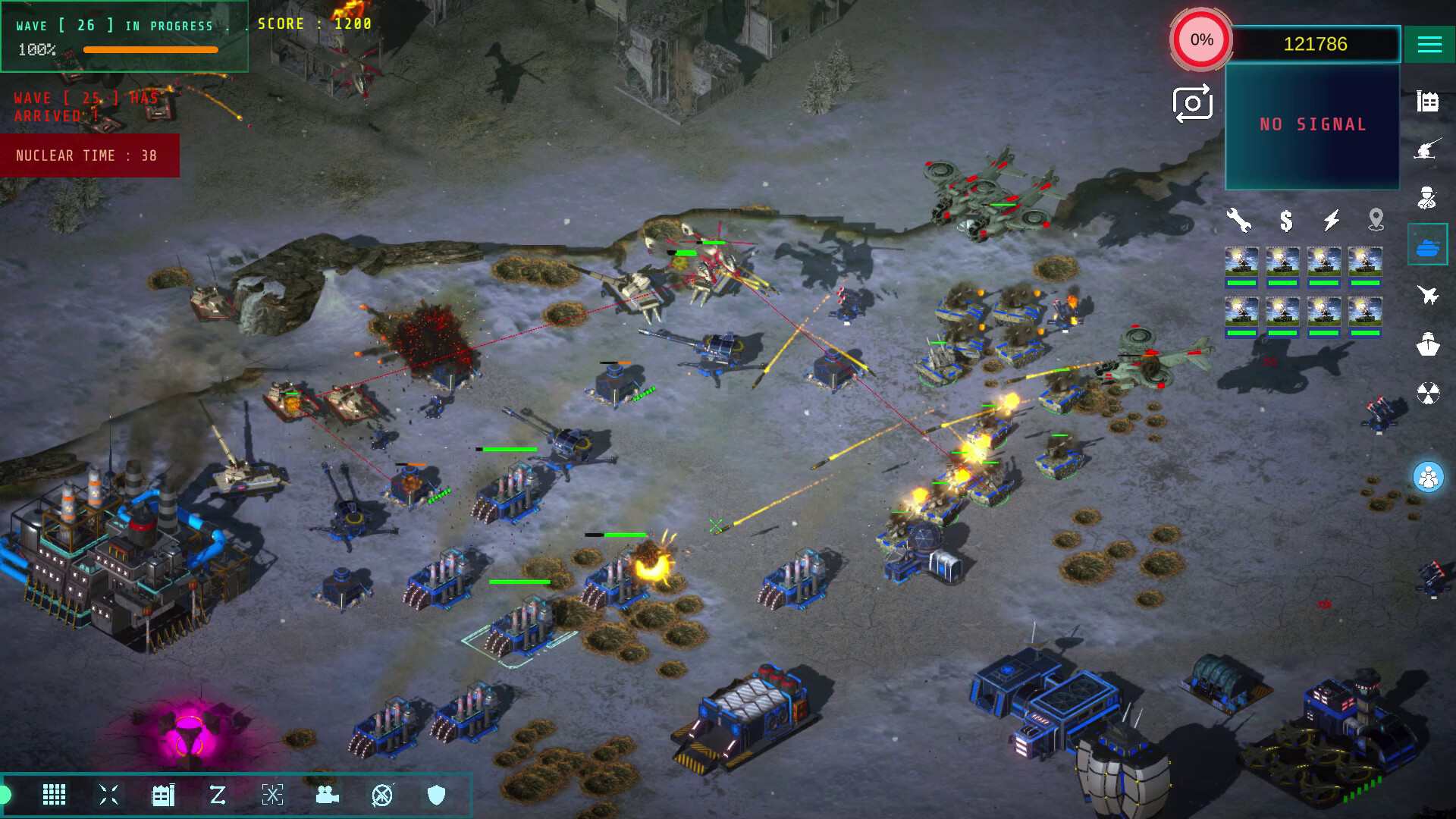This screenshot has height=819, width=1456.
Task: Toggle the shield defense mode
Action: (x=435, y=795)
